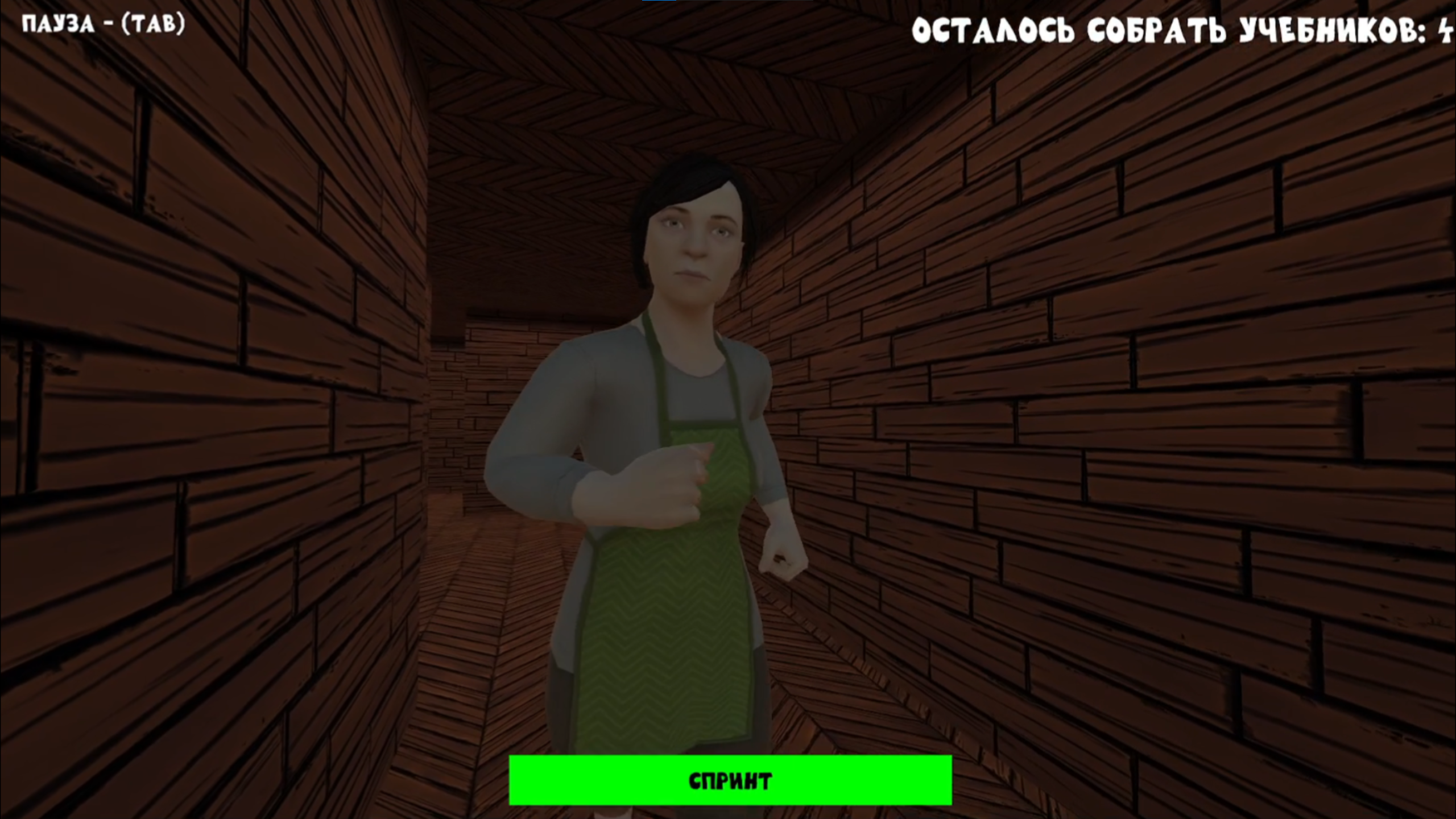Click the ПАУЗА - (TAB) pause label
Image resolution: width=1456 pixels, height=819 pixels.
click(102, 24)
